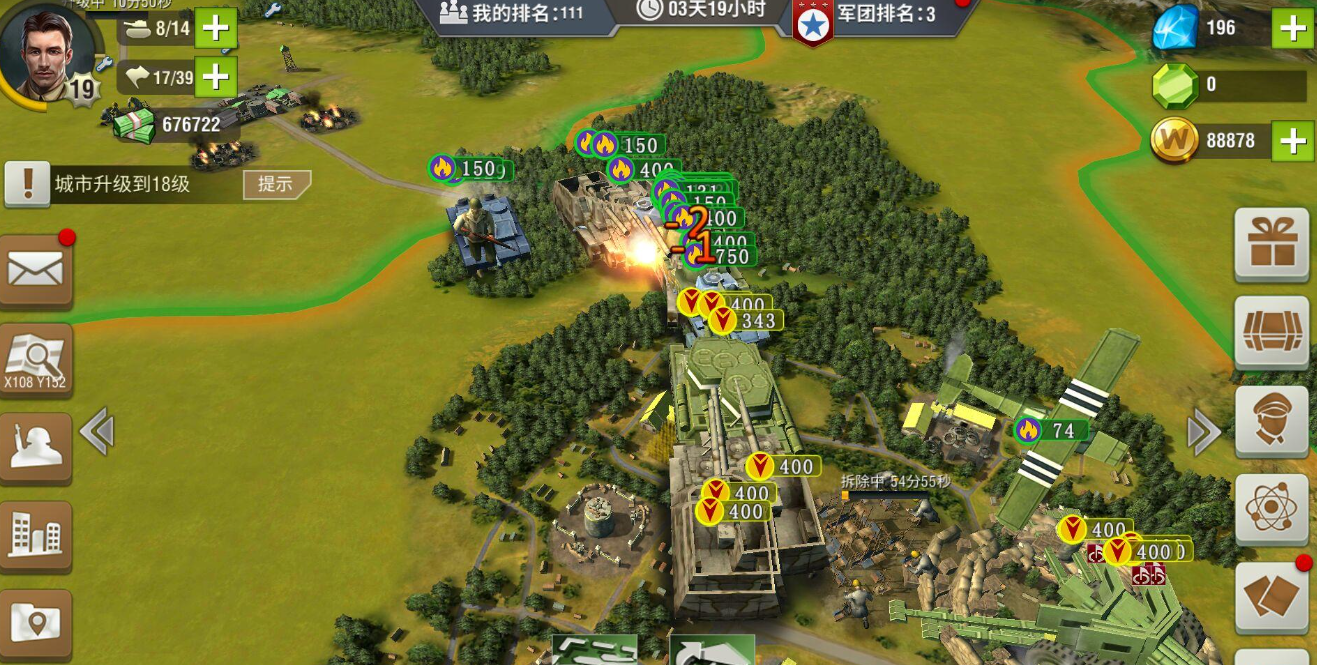Add more gold W coins
1317x665 pixels.
[1292, 141]
